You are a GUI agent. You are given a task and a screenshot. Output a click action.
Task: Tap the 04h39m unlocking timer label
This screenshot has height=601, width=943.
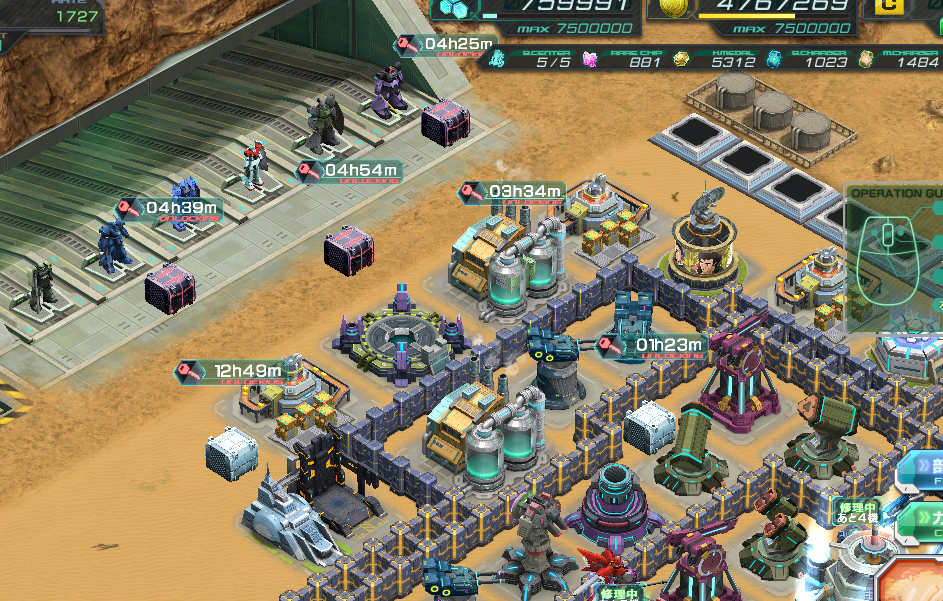[x=167, y=209]
